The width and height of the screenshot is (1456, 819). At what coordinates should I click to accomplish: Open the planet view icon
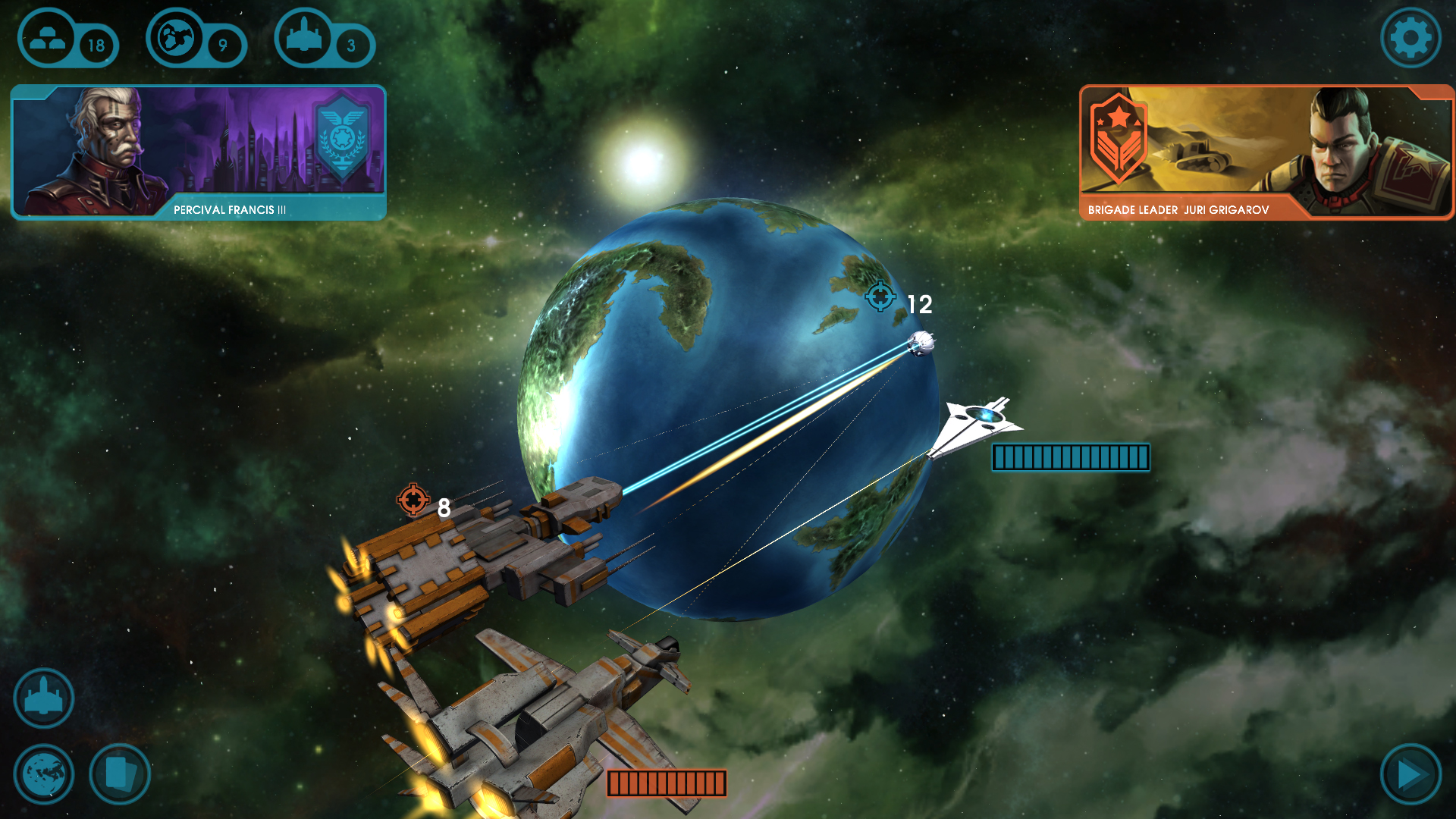[x=43, y=773]
